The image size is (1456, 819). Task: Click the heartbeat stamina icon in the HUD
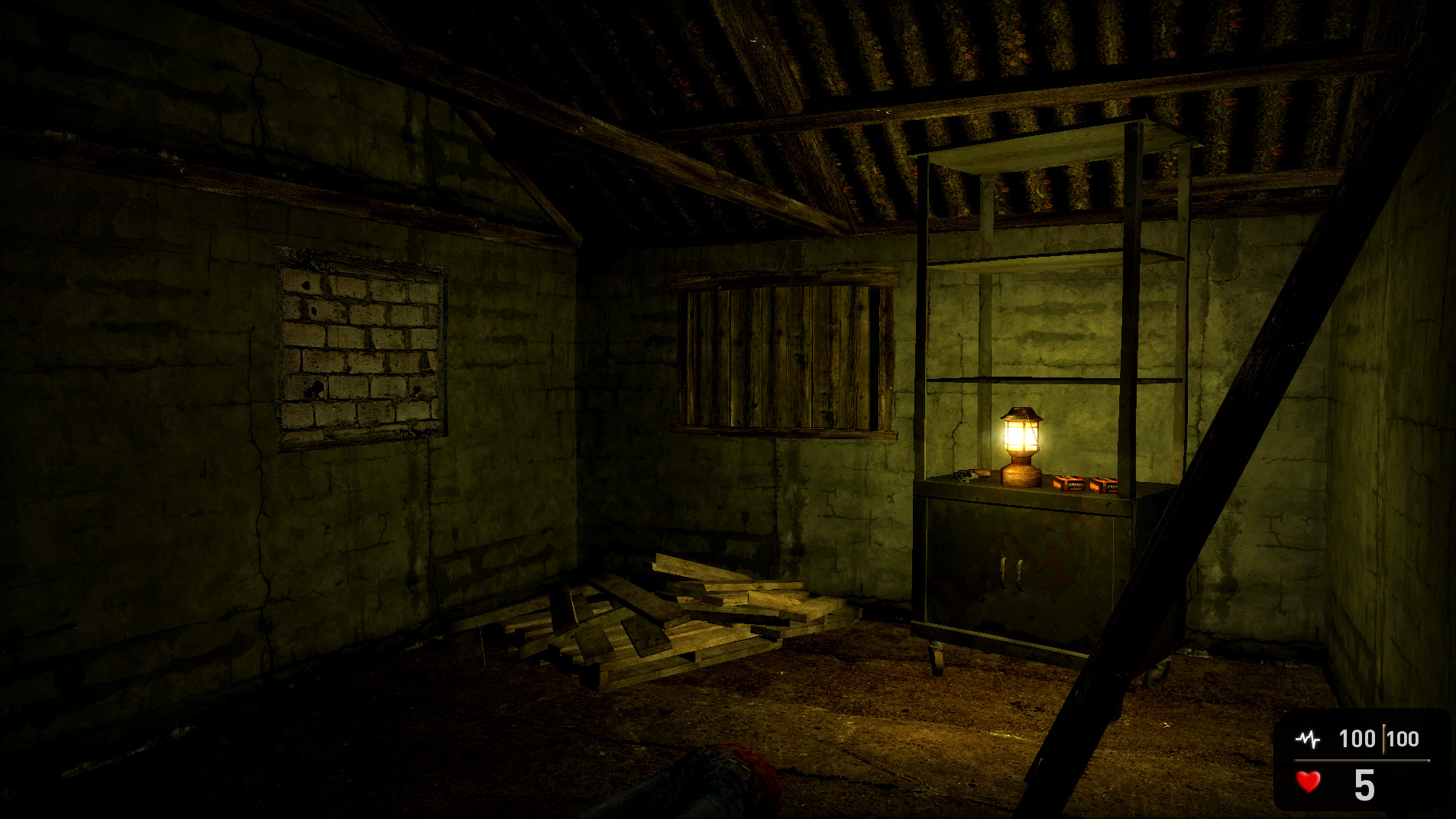pyautogui.click(x=1308, y=740)
